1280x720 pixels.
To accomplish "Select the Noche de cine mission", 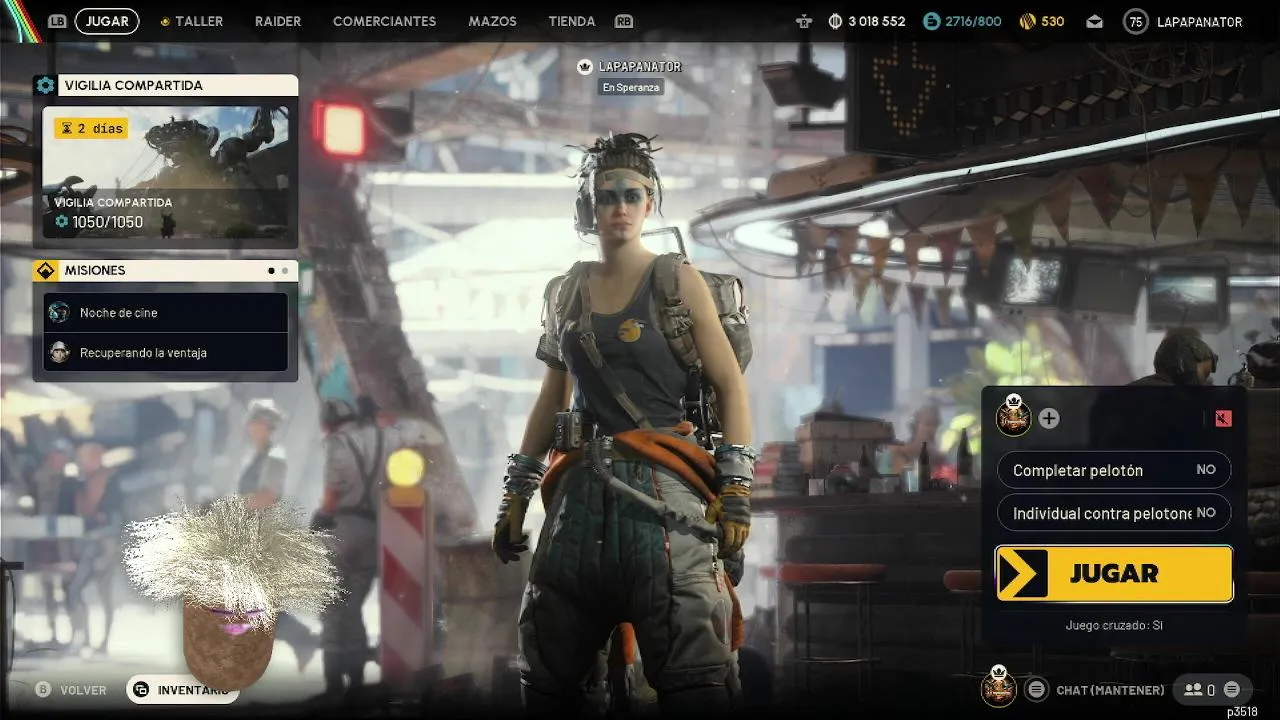I will tap(165, 313).
